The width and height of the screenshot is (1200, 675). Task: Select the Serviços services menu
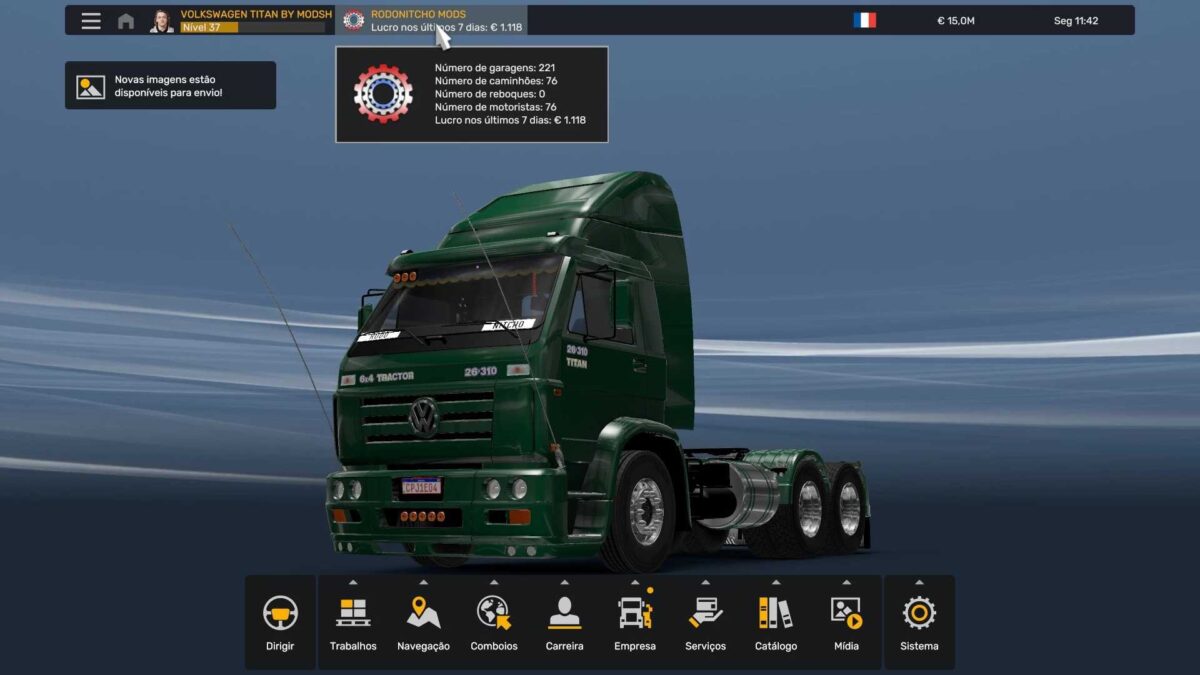705,622
